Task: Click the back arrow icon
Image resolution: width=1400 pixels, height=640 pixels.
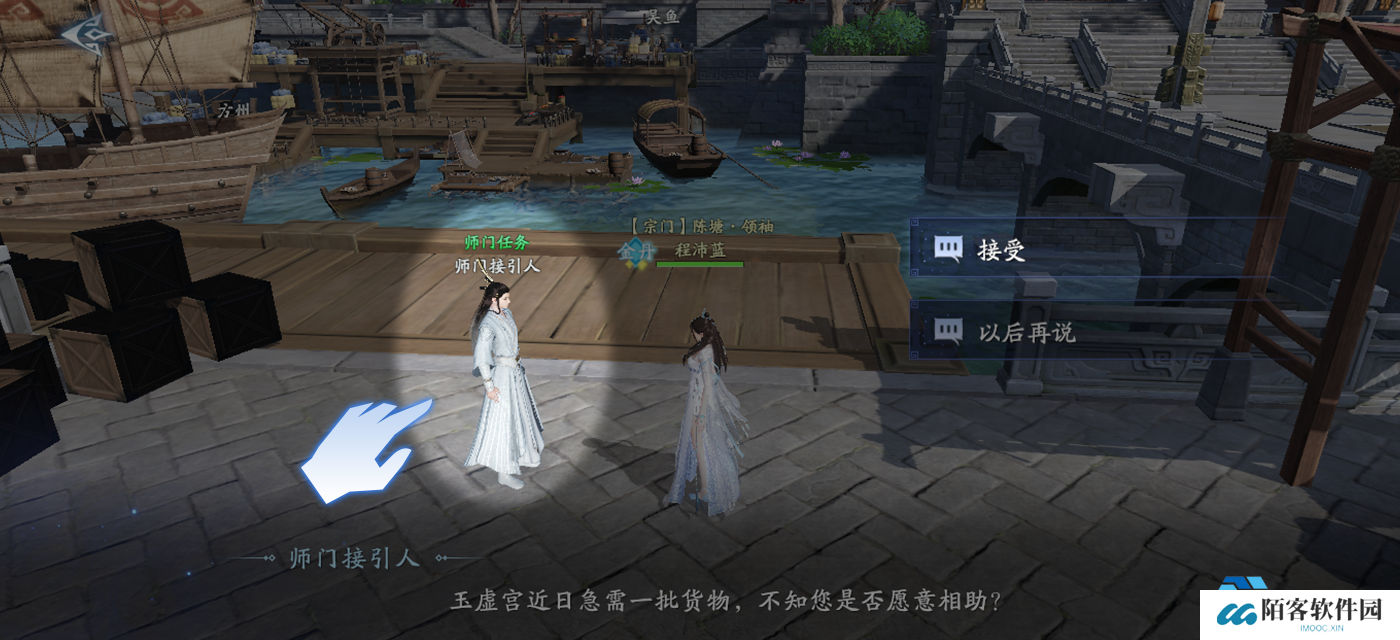Action: [x=83, y=32]
